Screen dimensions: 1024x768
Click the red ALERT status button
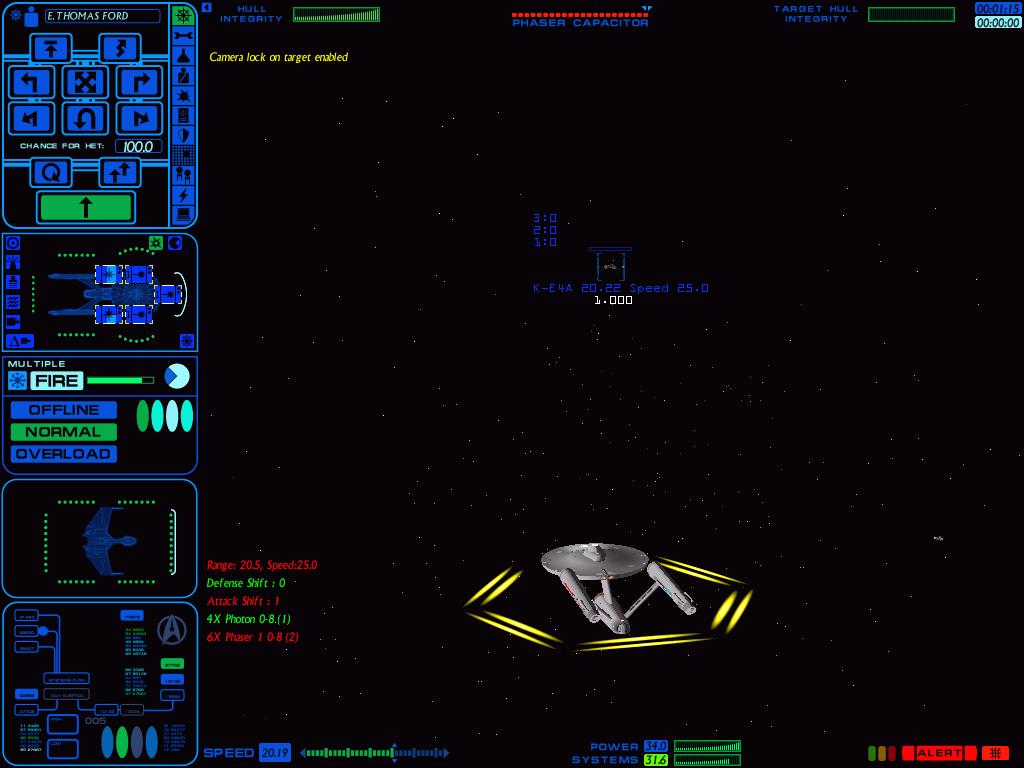click(939, 753)
